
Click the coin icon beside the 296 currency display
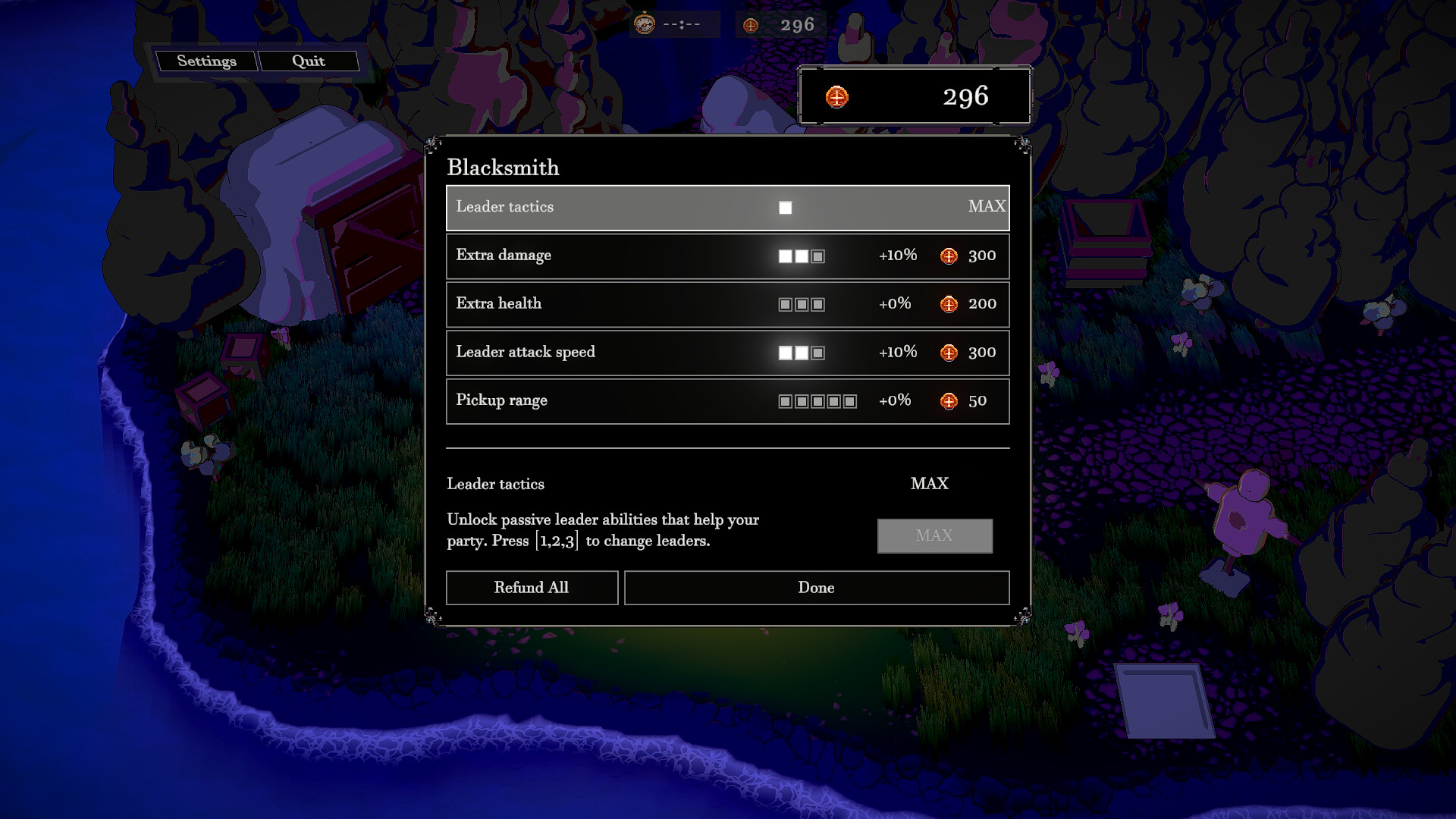pyautogui.click(x=836, y=96)
